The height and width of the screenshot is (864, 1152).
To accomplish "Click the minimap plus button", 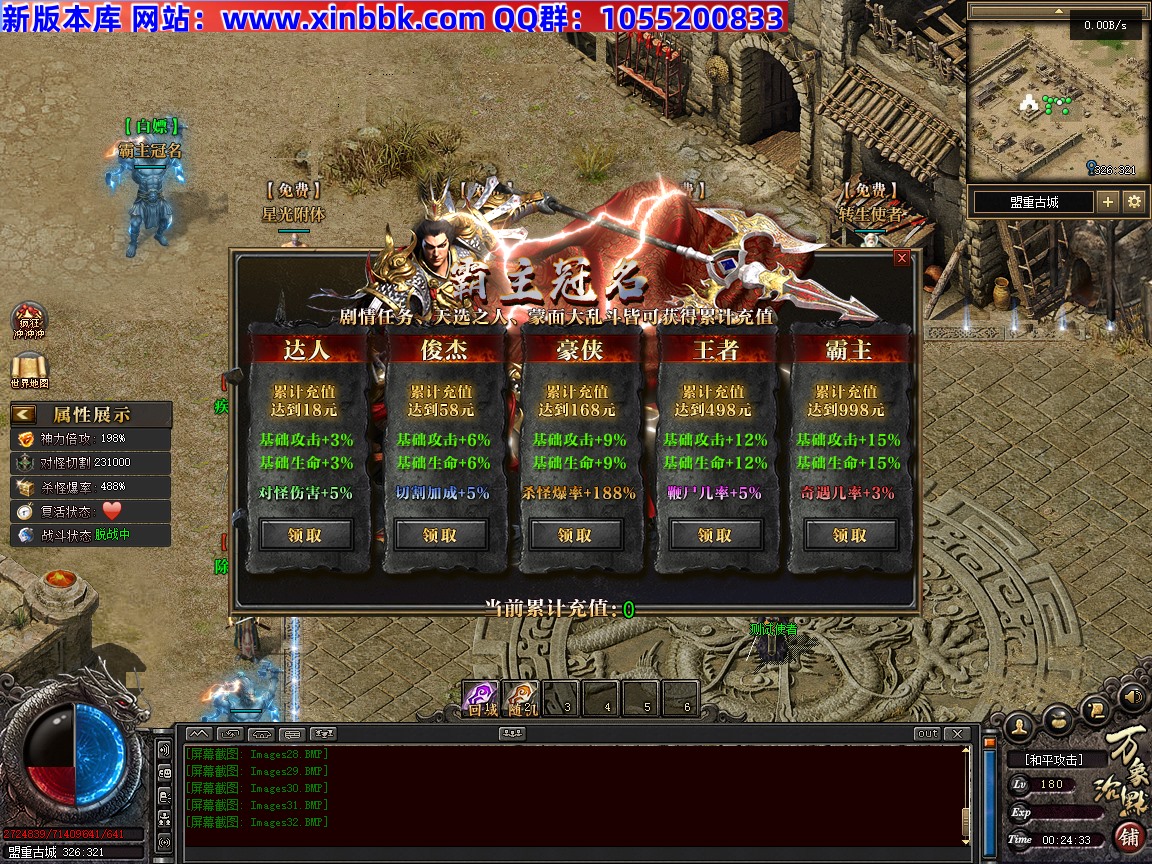I will pyautogui.click(x=1108, y=202).
